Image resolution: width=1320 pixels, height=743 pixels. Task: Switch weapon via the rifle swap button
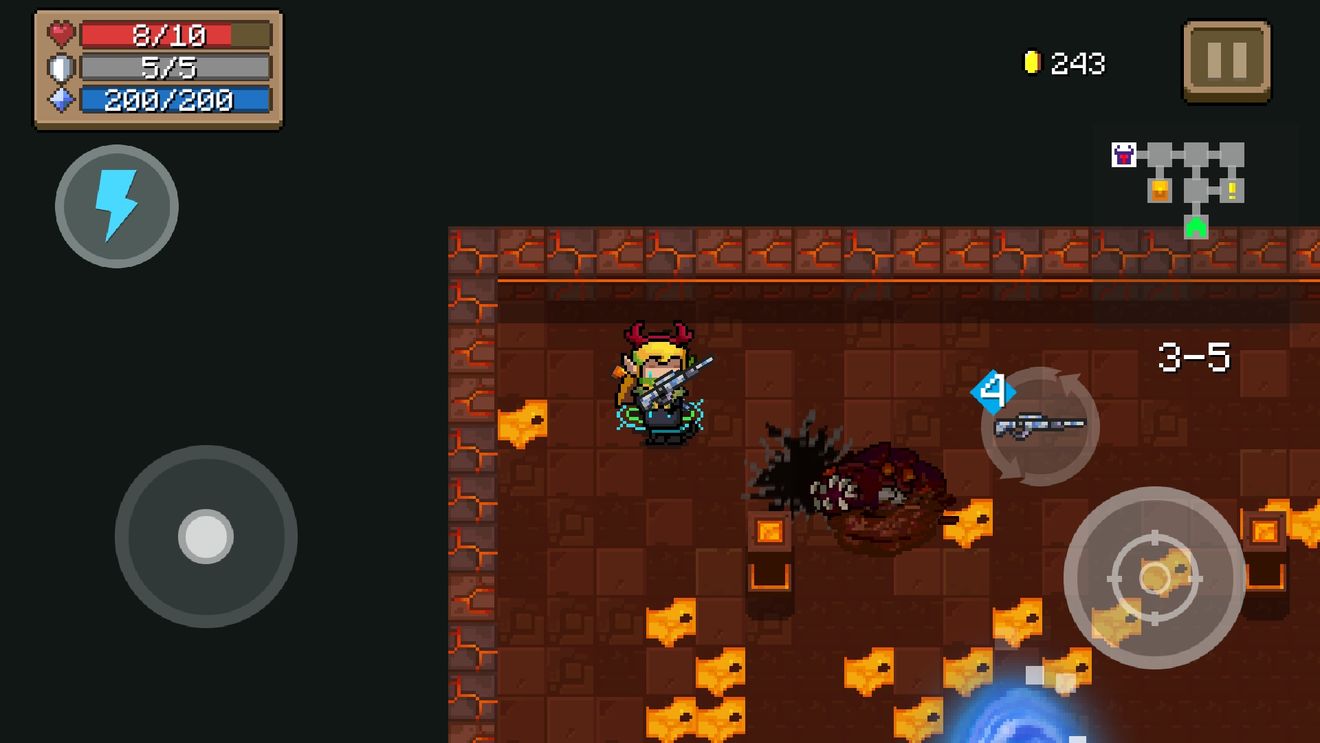pyautogui.click(x=1040, y=426)
